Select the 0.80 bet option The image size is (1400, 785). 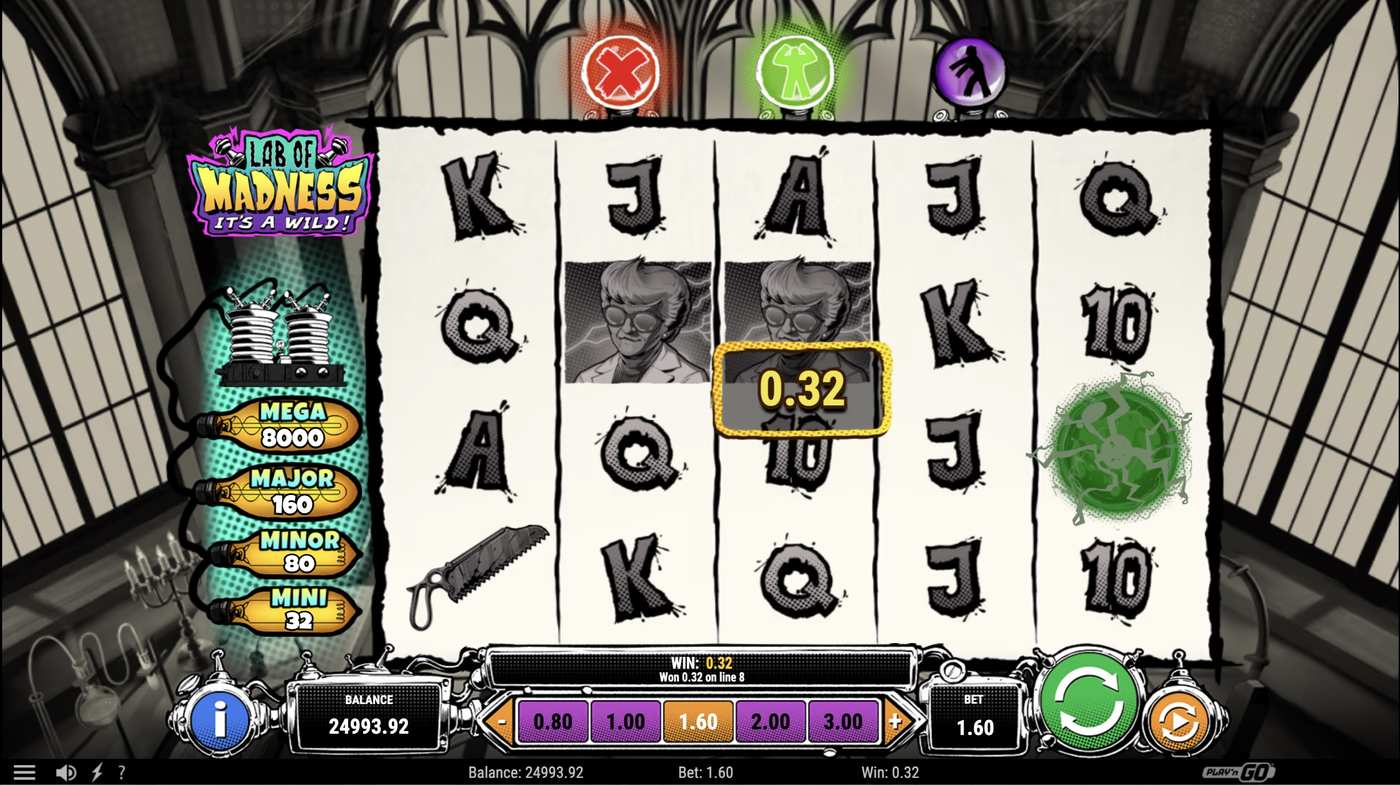[552, 720]
